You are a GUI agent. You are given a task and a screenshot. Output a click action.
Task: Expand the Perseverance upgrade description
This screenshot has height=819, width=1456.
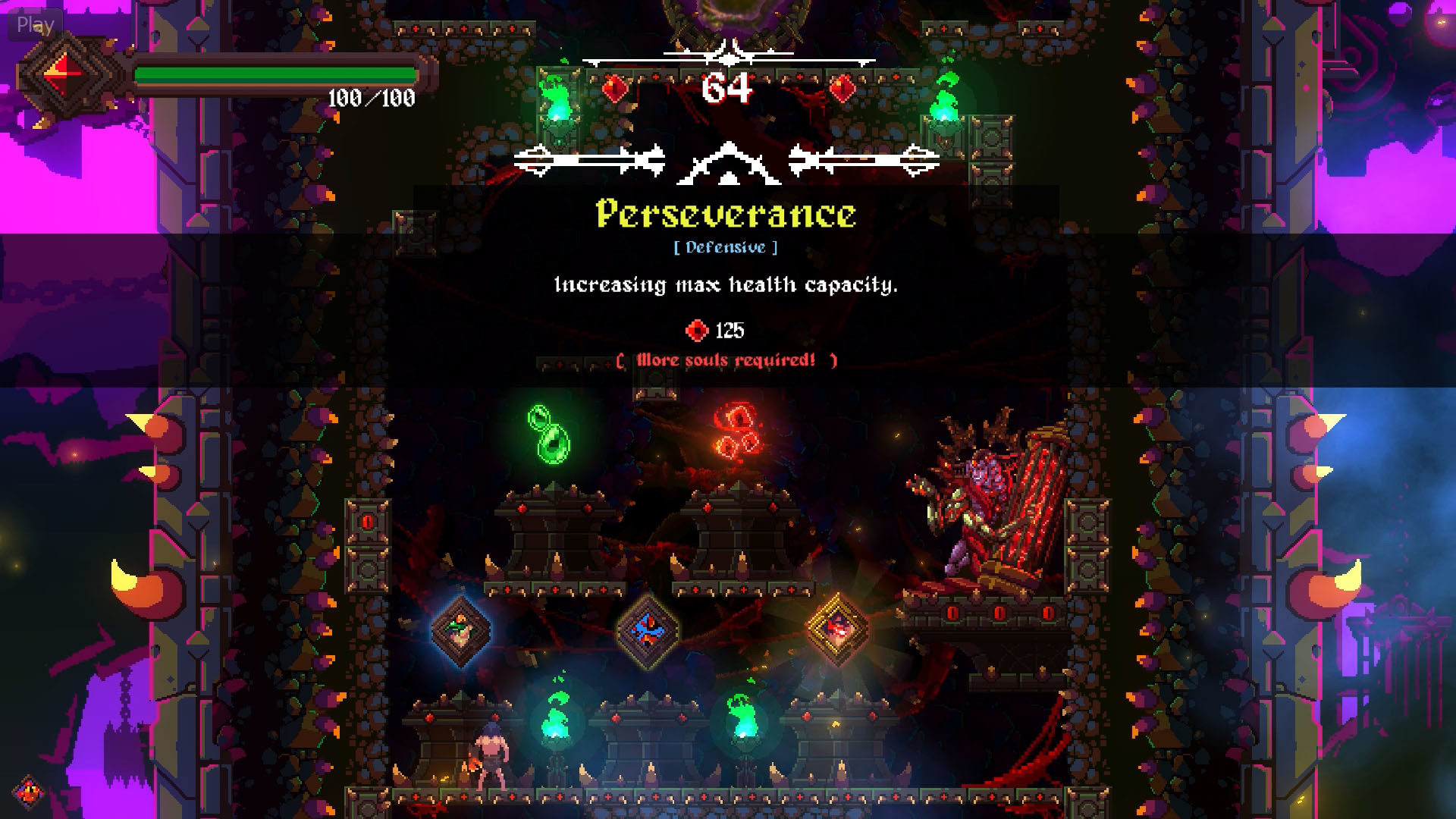click(x=726, y=286)
